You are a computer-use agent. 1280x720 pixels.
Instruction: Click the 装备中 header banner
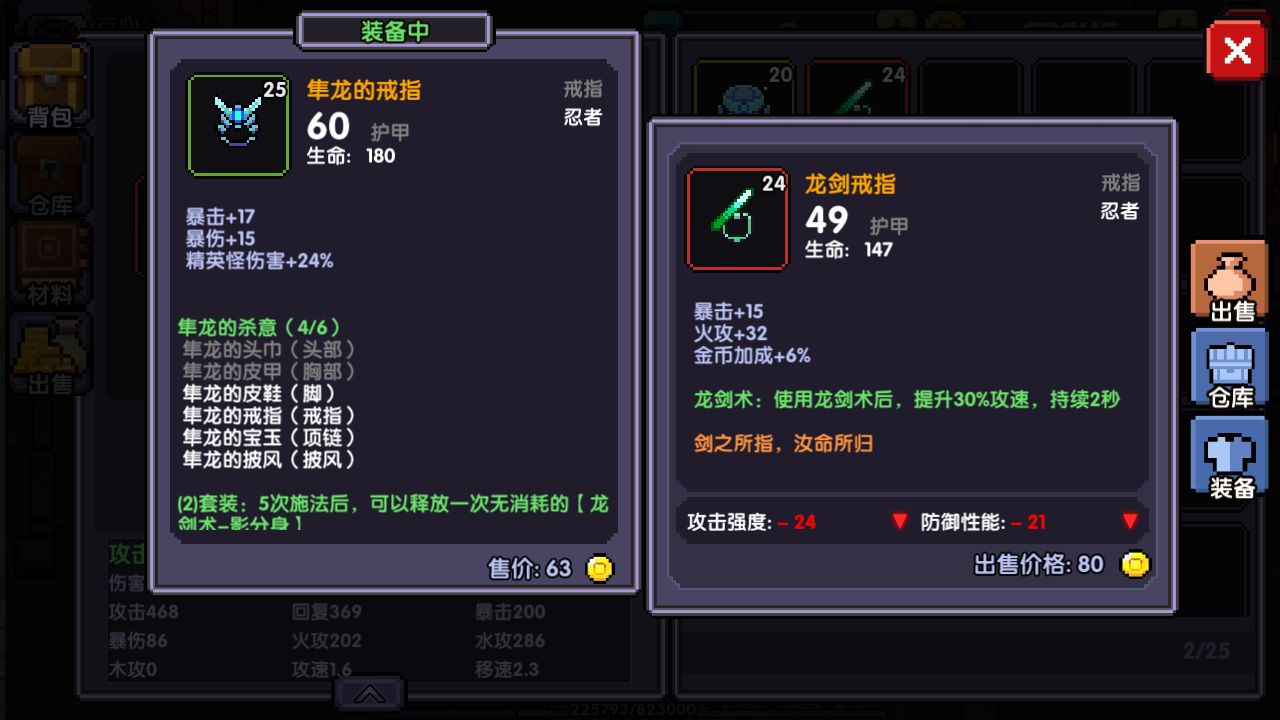tap(393, 30)
